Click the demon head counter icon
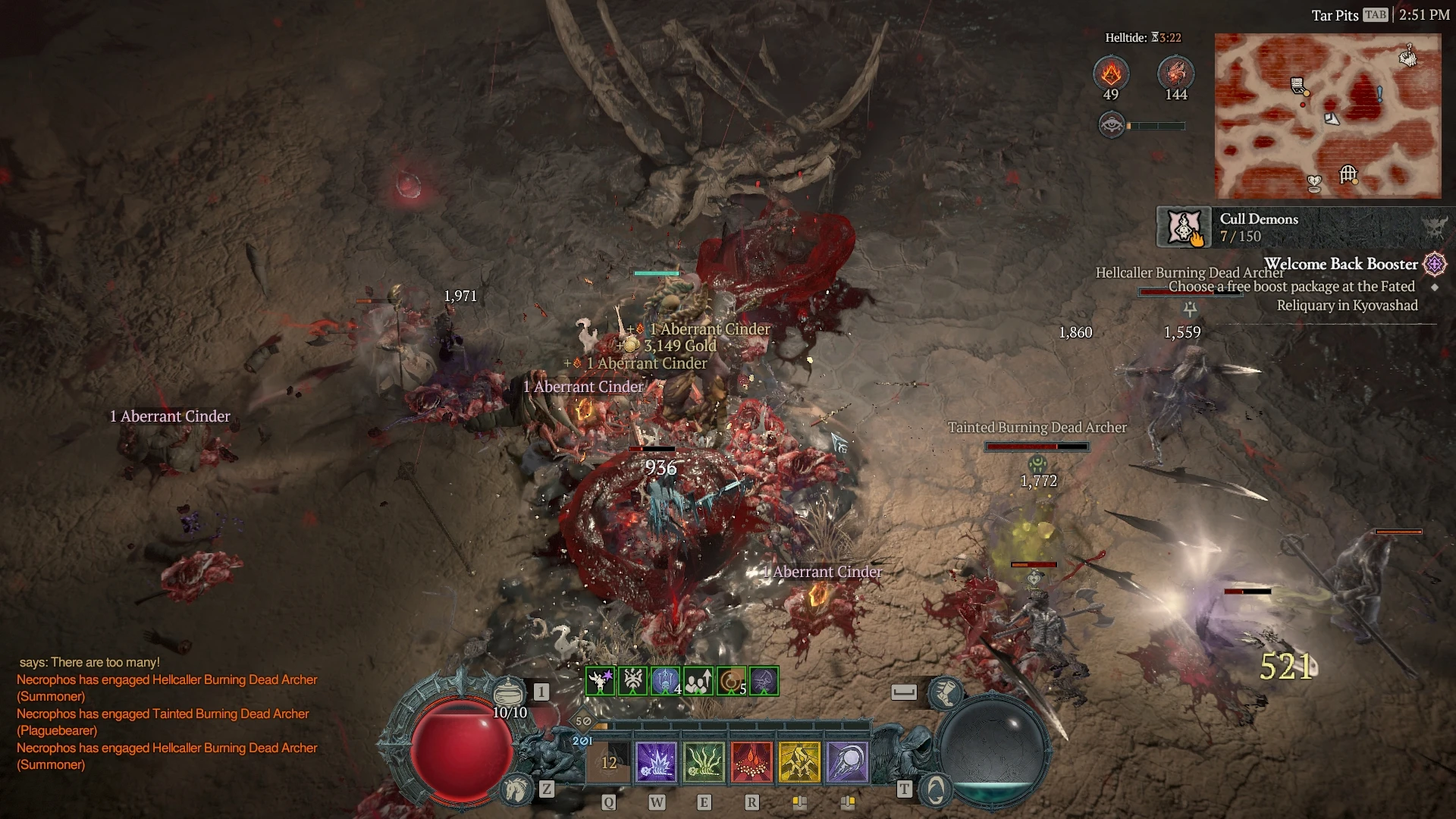1456x819 pixels. 1175,74
